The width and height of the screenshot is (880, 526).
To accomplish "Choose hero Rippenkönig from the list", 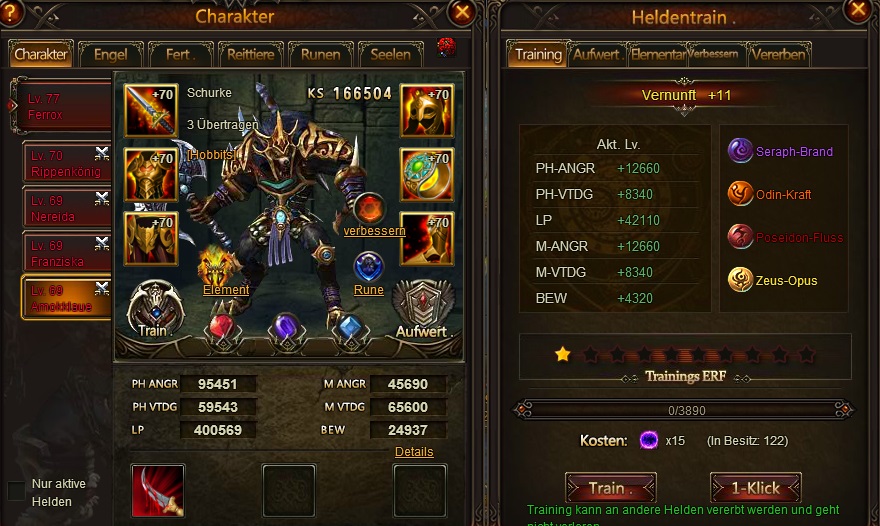I will pyautogui.click(x=65, y=164).
